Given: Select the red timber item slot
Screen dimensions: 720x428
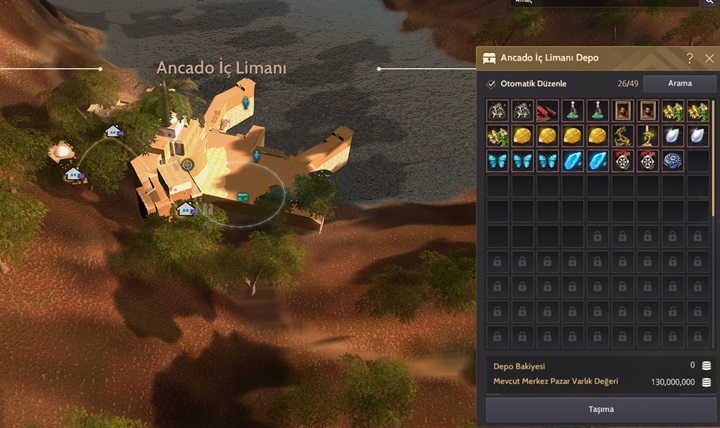Looking at the screenshot, I should 548,110.
